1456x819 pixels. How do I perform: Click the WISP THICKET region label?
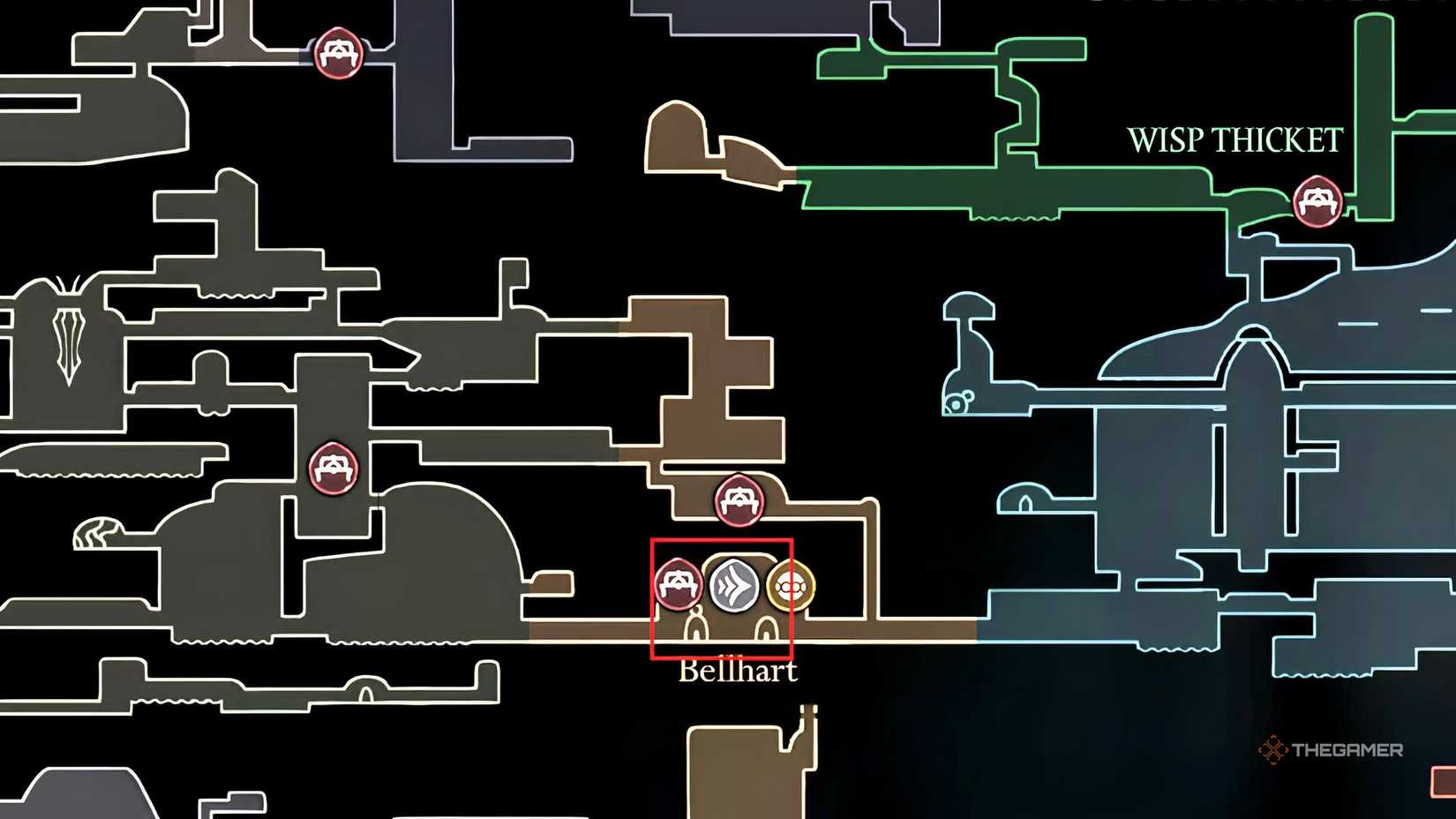pos(1234,139)
